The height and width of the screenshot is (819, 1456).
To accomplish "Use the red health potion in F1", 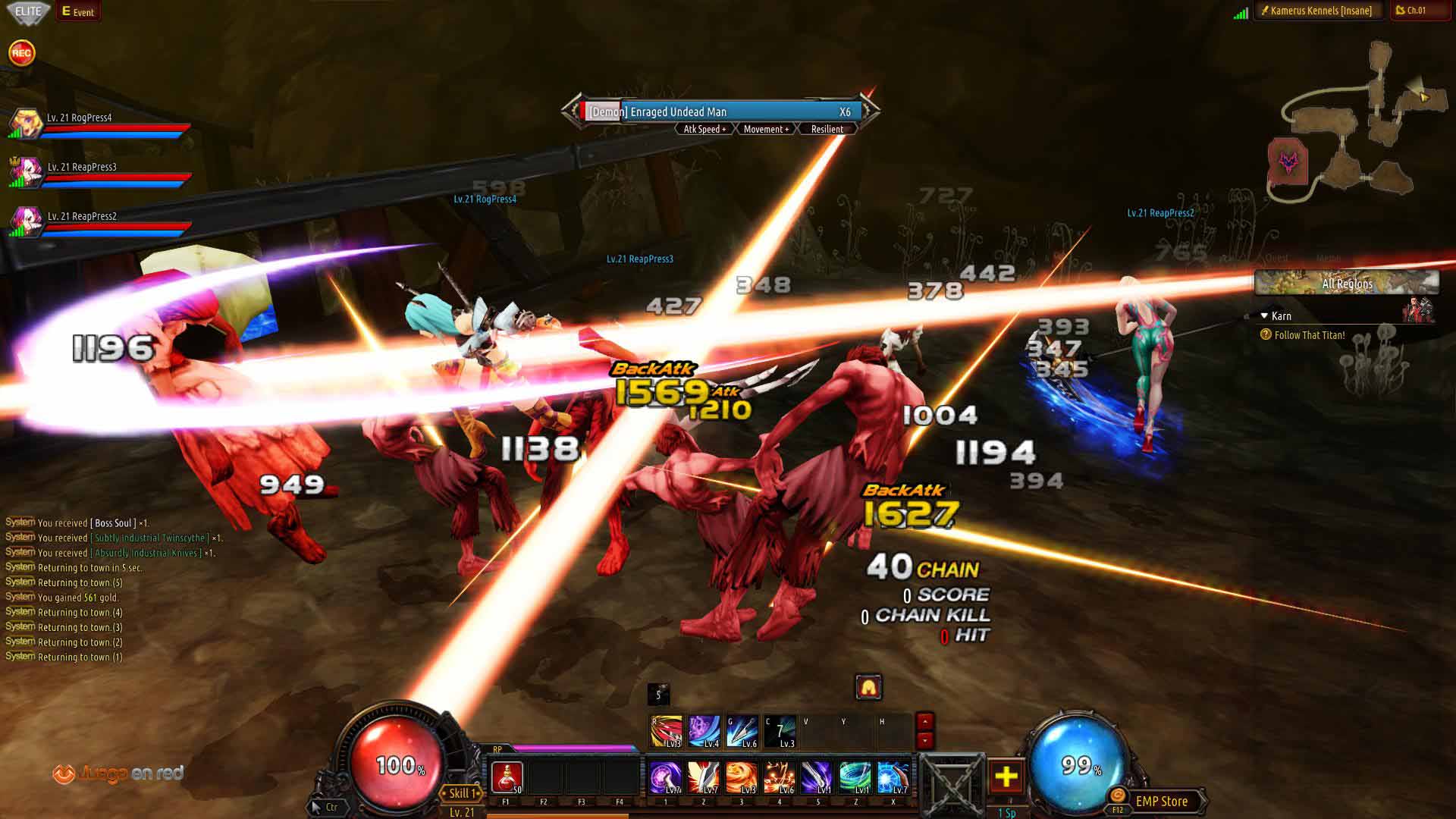I will [507, 778].
